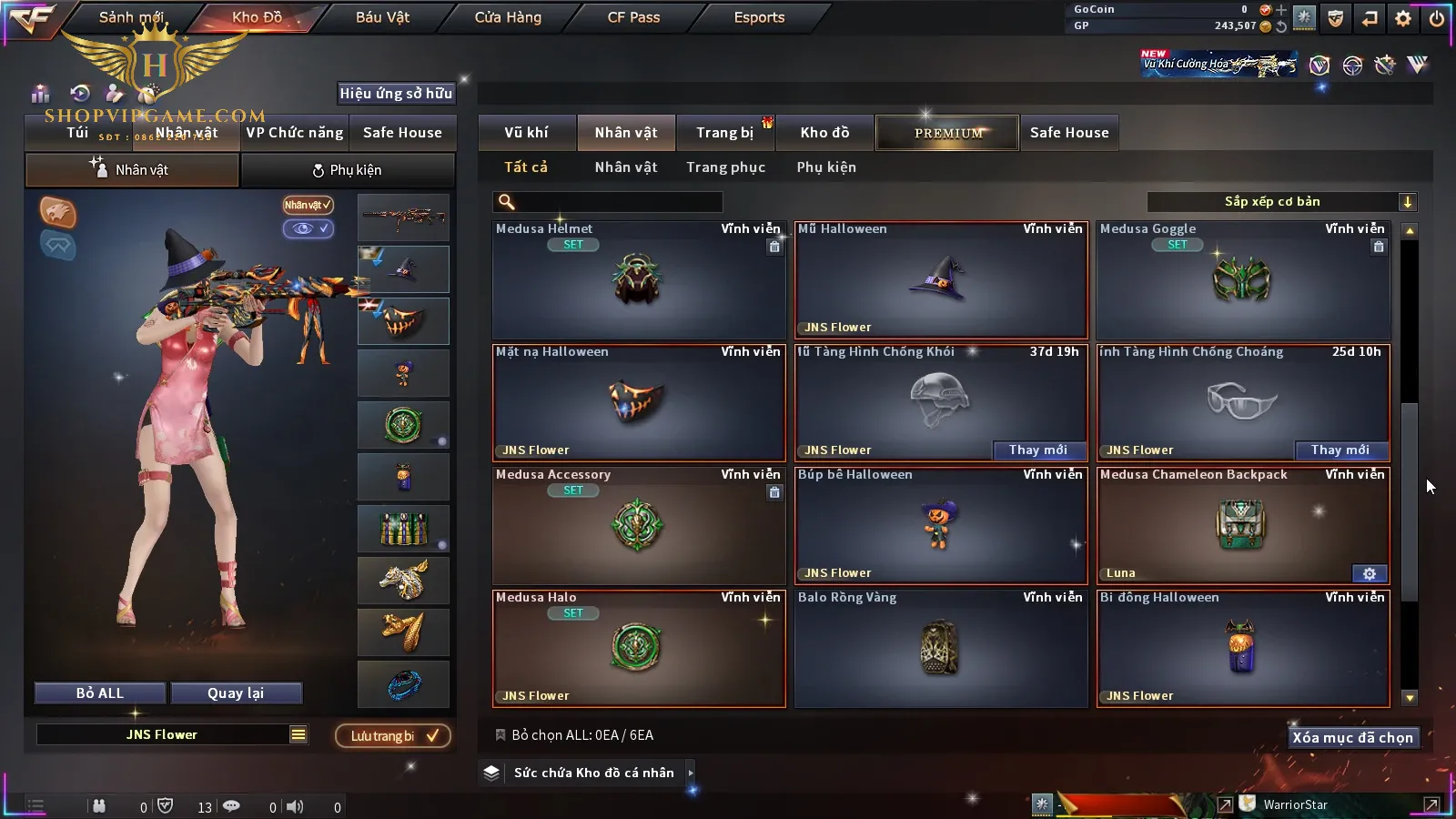This screenshot has width=1456, height=819.
Task: Switch to the Vũ khí tab
Action: pos(526,133)
